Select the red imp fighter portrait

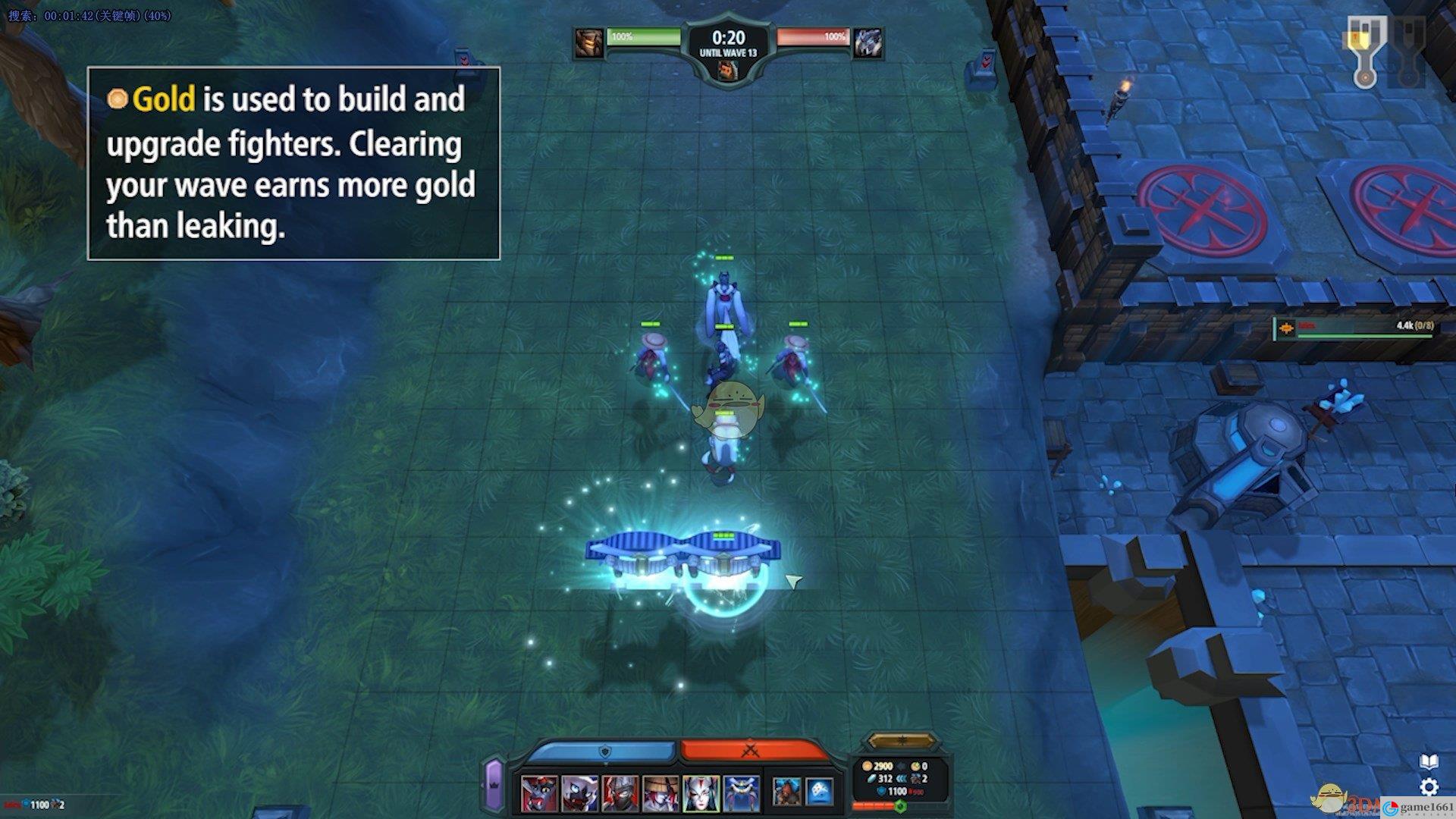539,793
